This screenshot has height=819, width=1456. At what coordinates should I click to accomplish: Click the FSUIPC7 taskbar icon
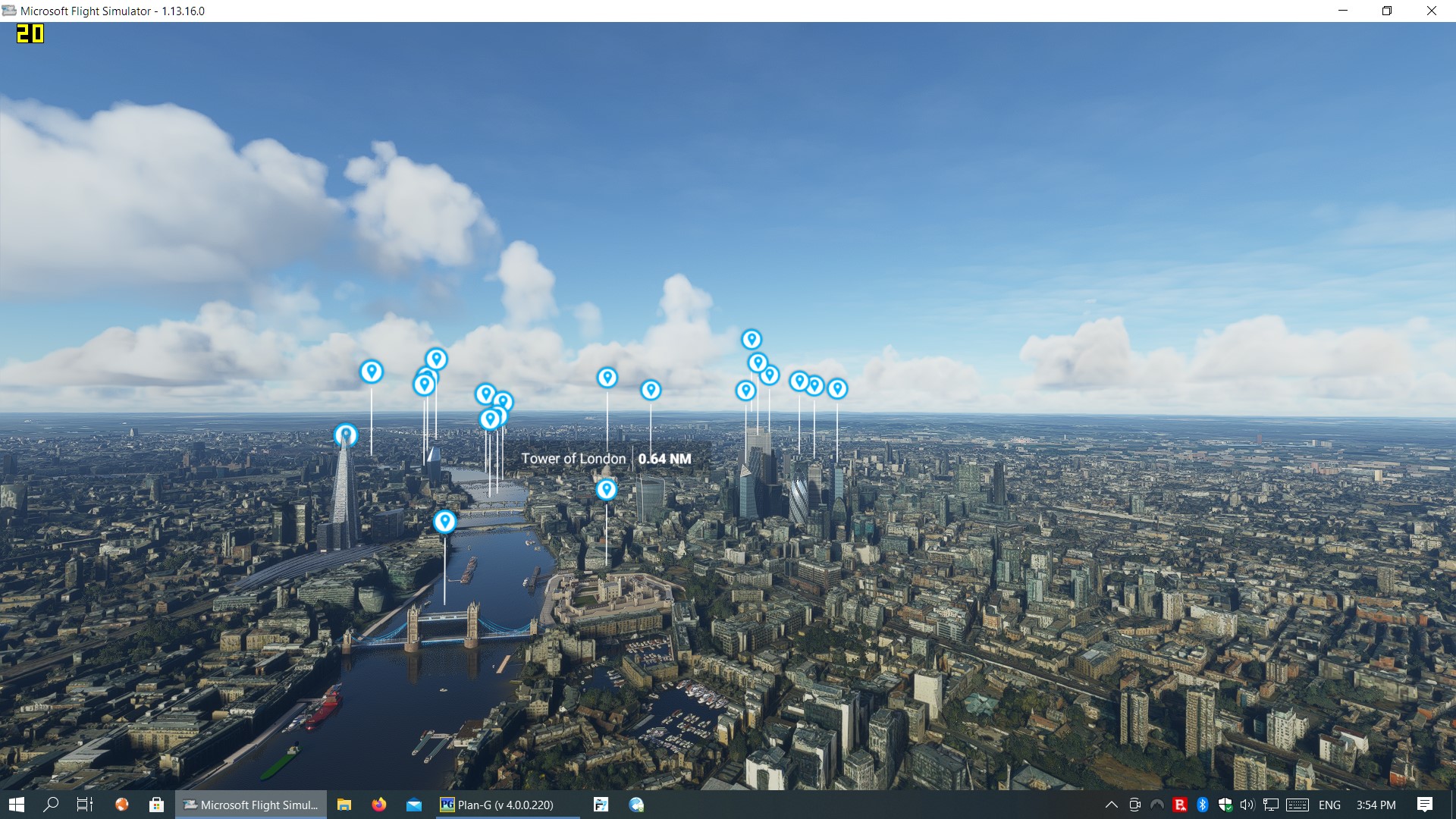pyautogui.click(x=601, y=805)
